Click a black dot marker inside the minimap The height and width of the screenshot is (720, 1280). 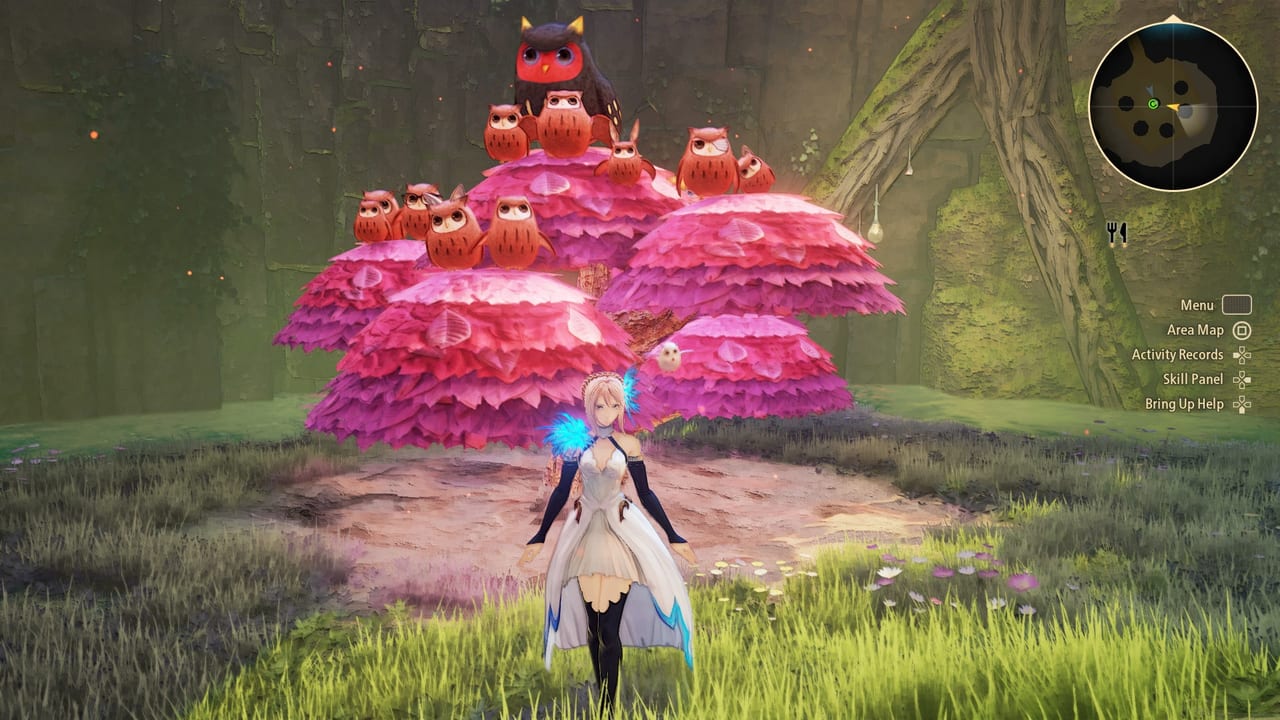coord(1181,88)
